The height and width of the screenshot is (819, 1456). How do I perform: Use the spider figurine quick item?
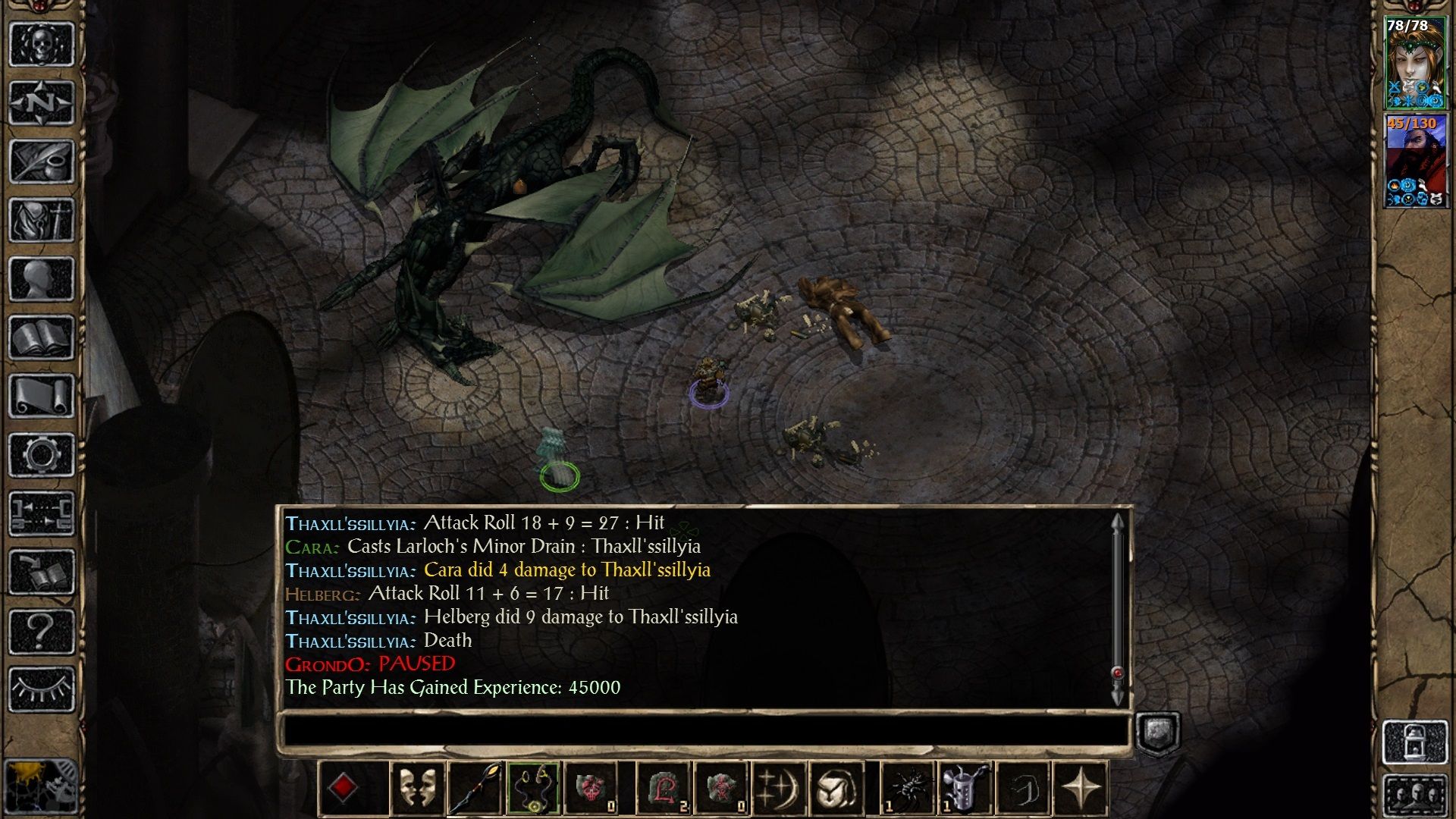(x=906, y=789)
